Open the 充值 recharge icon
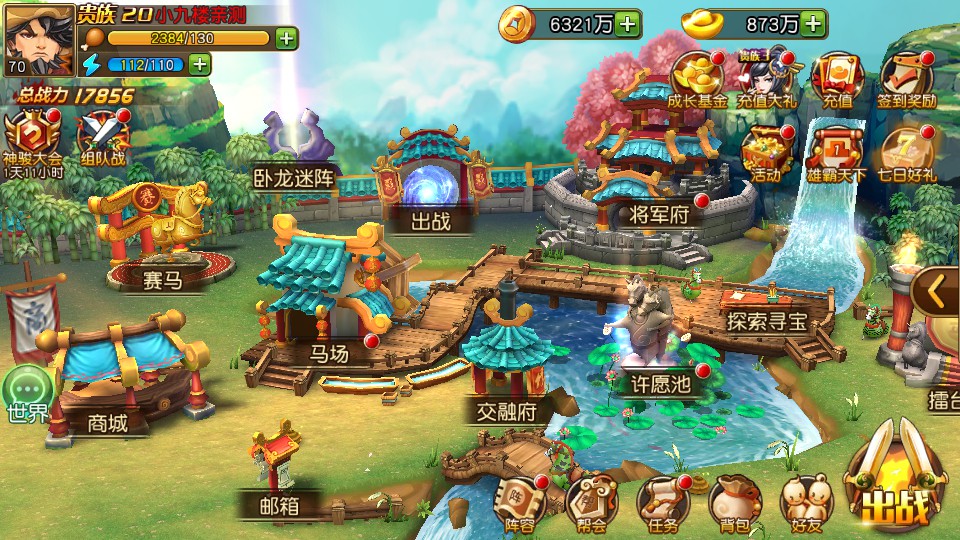The image size is (960, 540). 836,78
